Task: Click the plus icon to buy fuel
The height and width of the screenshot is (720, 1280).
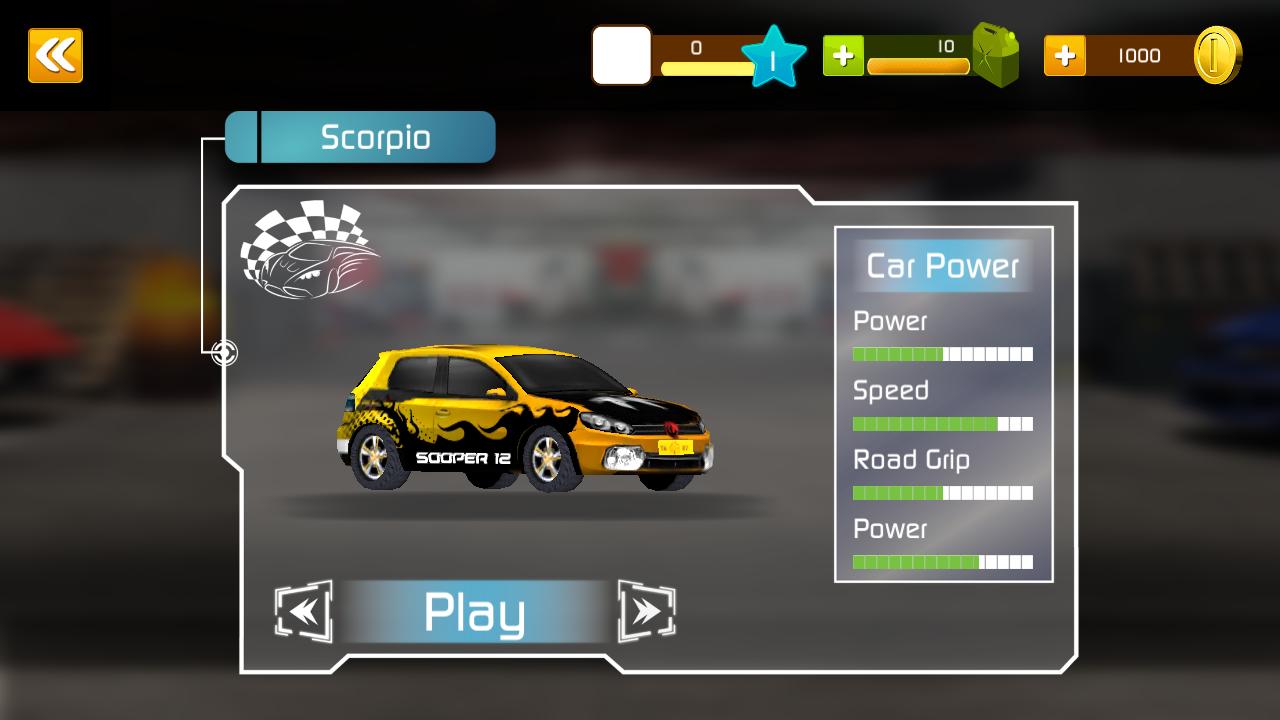Action: point(843,55)
